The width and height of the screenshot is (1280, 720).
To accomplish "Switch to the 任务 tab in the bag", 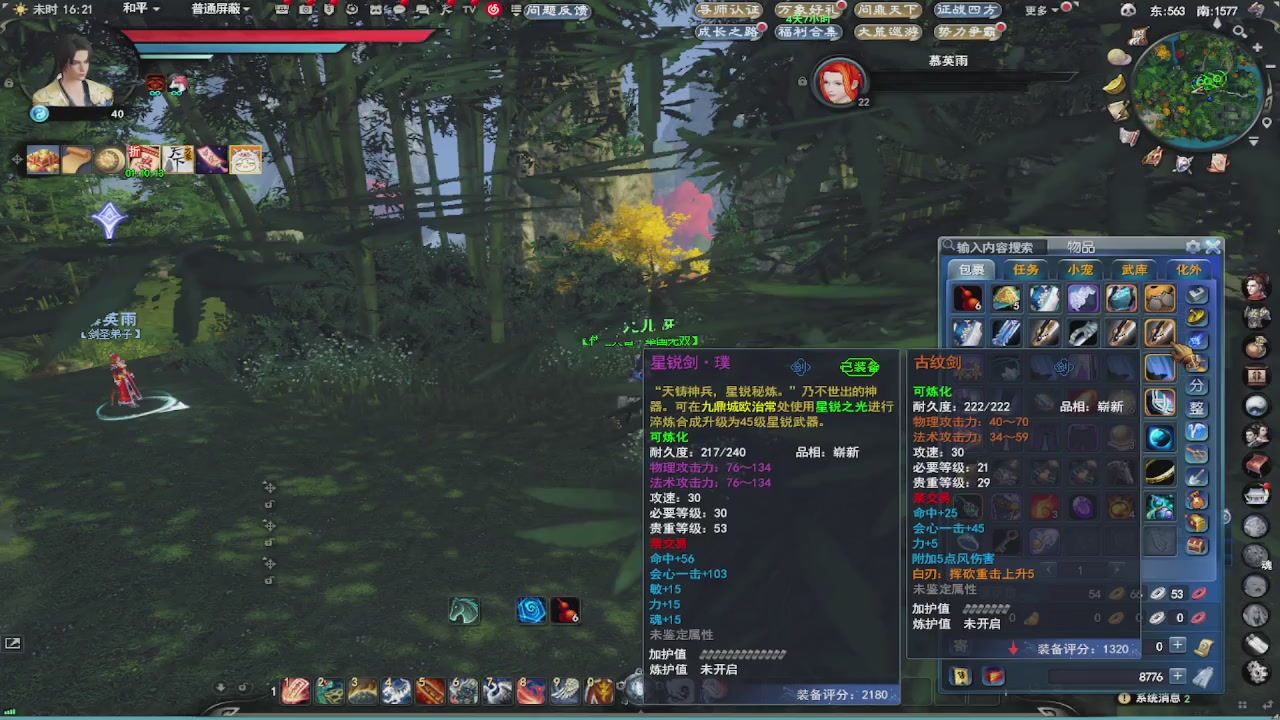I will [1026, 270].
